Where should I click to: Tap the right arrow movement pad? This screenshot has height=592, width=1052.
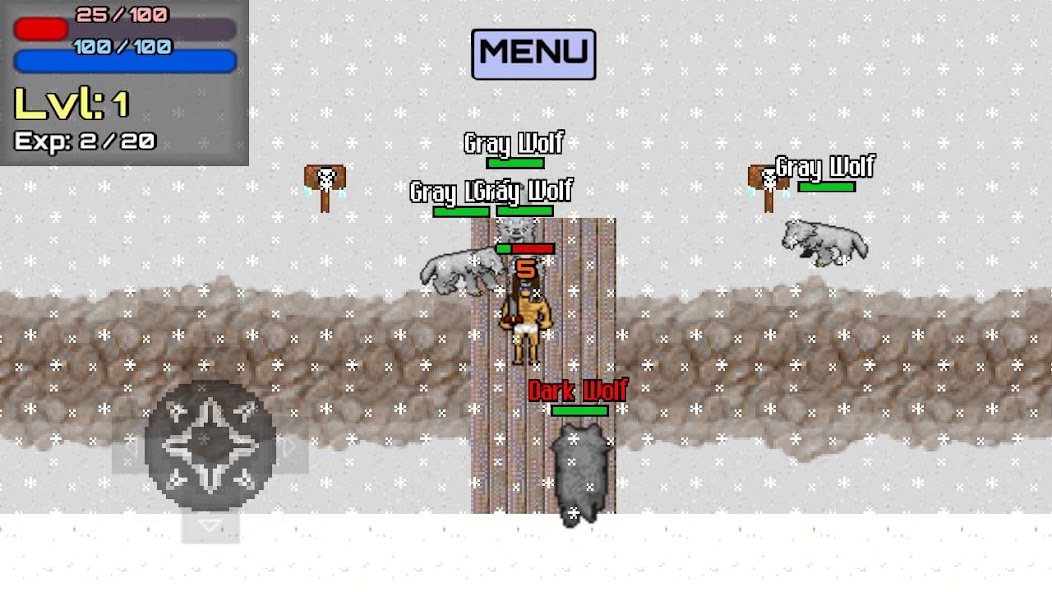click(291, 452)
